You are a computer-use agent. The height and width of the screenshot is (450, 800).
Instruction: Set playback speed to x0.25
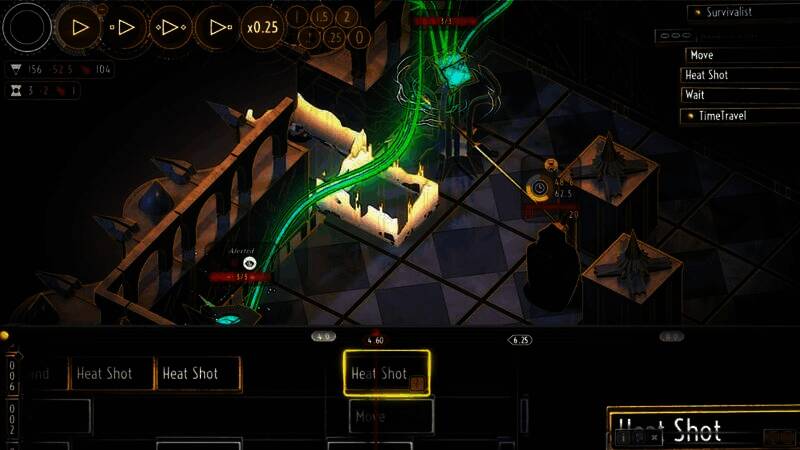[x=263, y=27]
